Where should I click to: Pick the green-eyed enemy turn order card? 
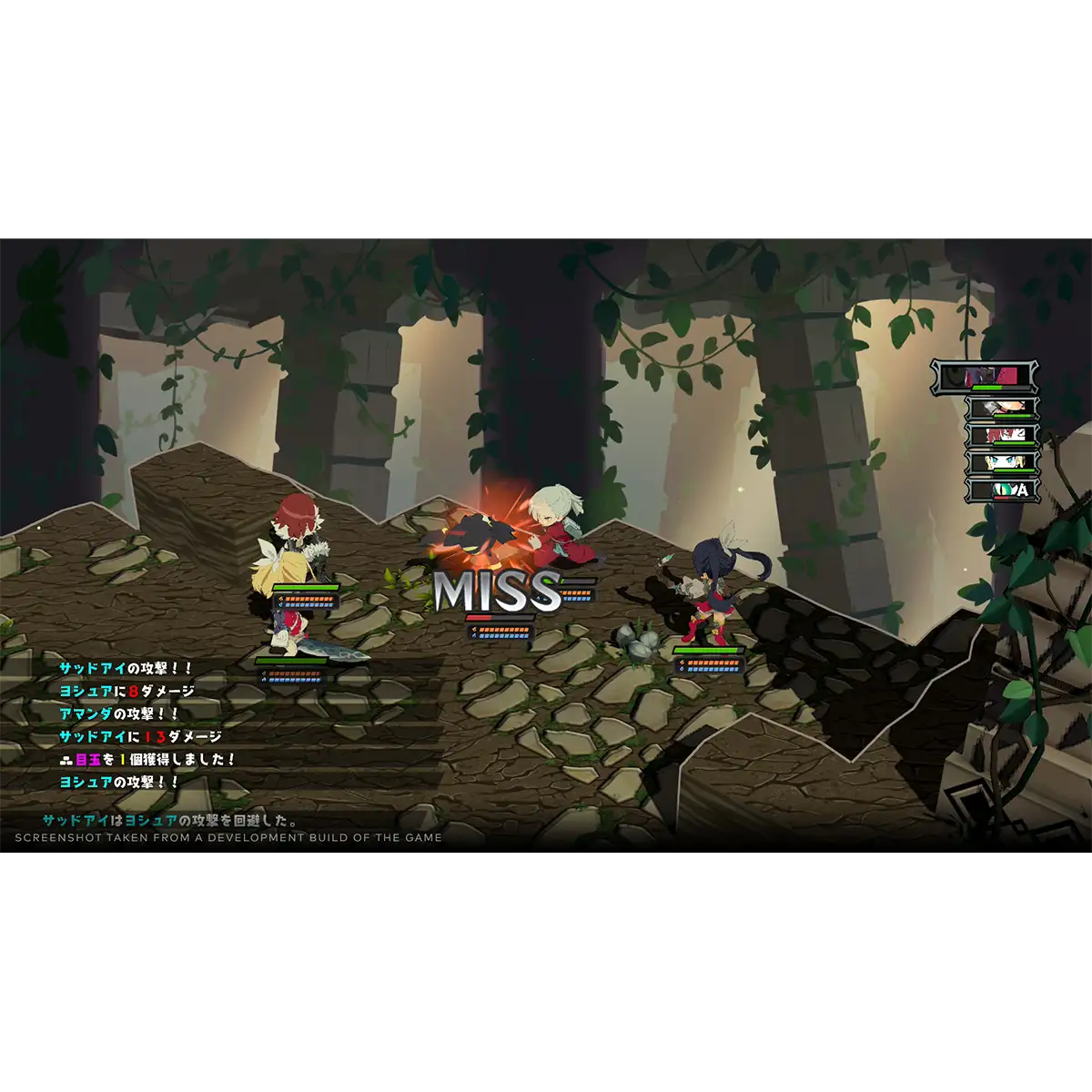coord(1000,490)
